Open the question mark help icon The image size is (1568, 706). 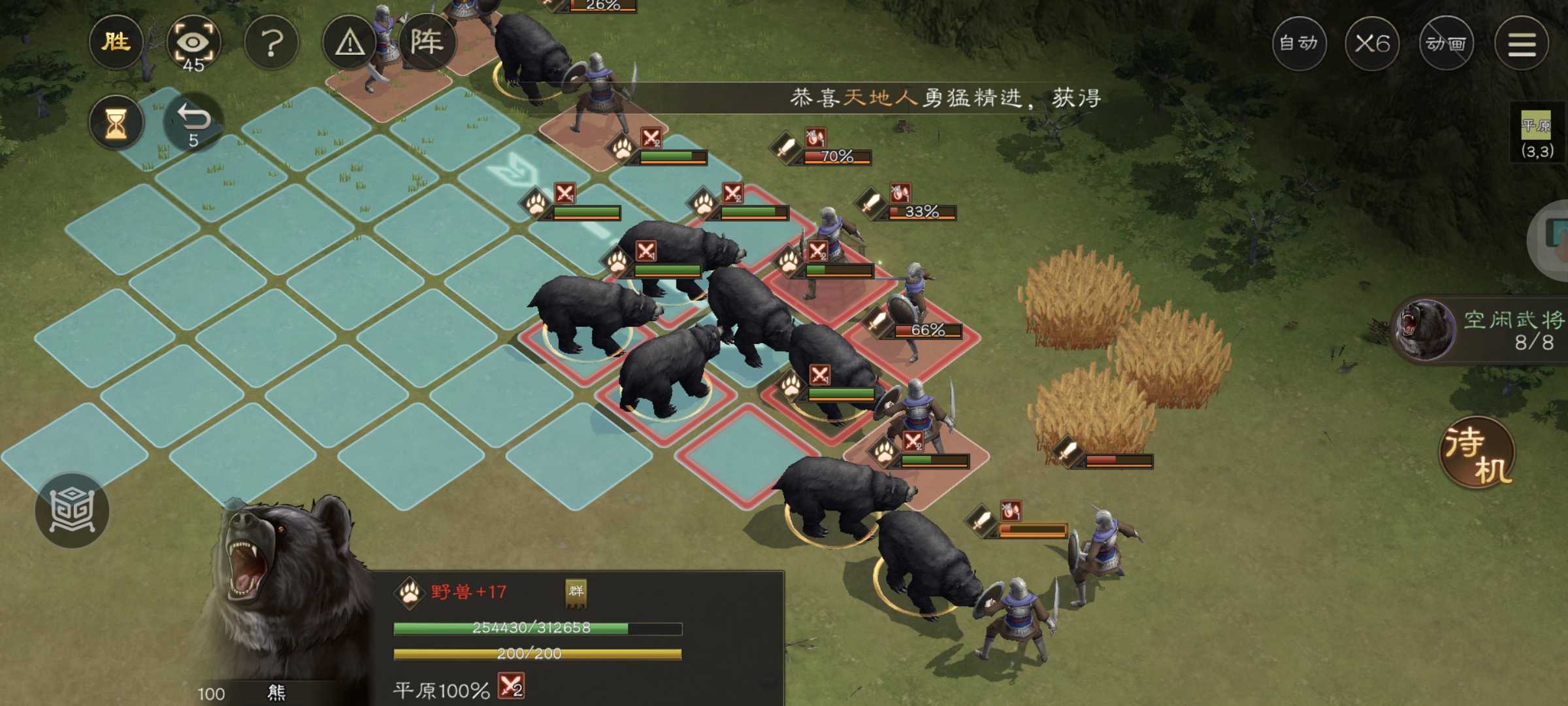tap(272, 42)
